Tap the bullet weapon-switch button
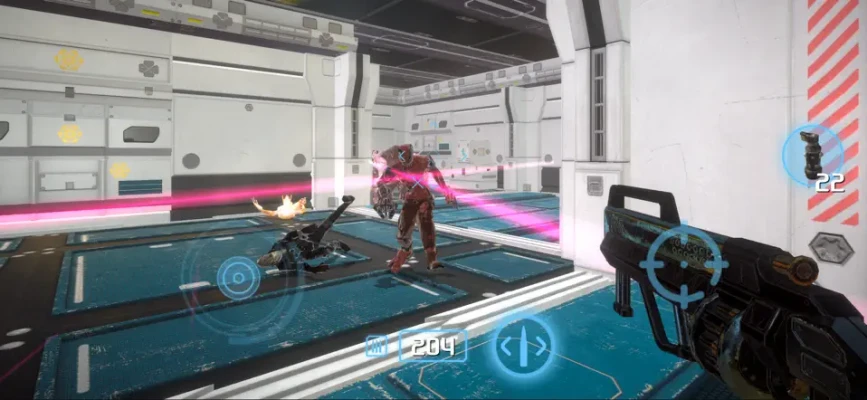867x400 pixels. pyautogui.click(x=524, y=345)
